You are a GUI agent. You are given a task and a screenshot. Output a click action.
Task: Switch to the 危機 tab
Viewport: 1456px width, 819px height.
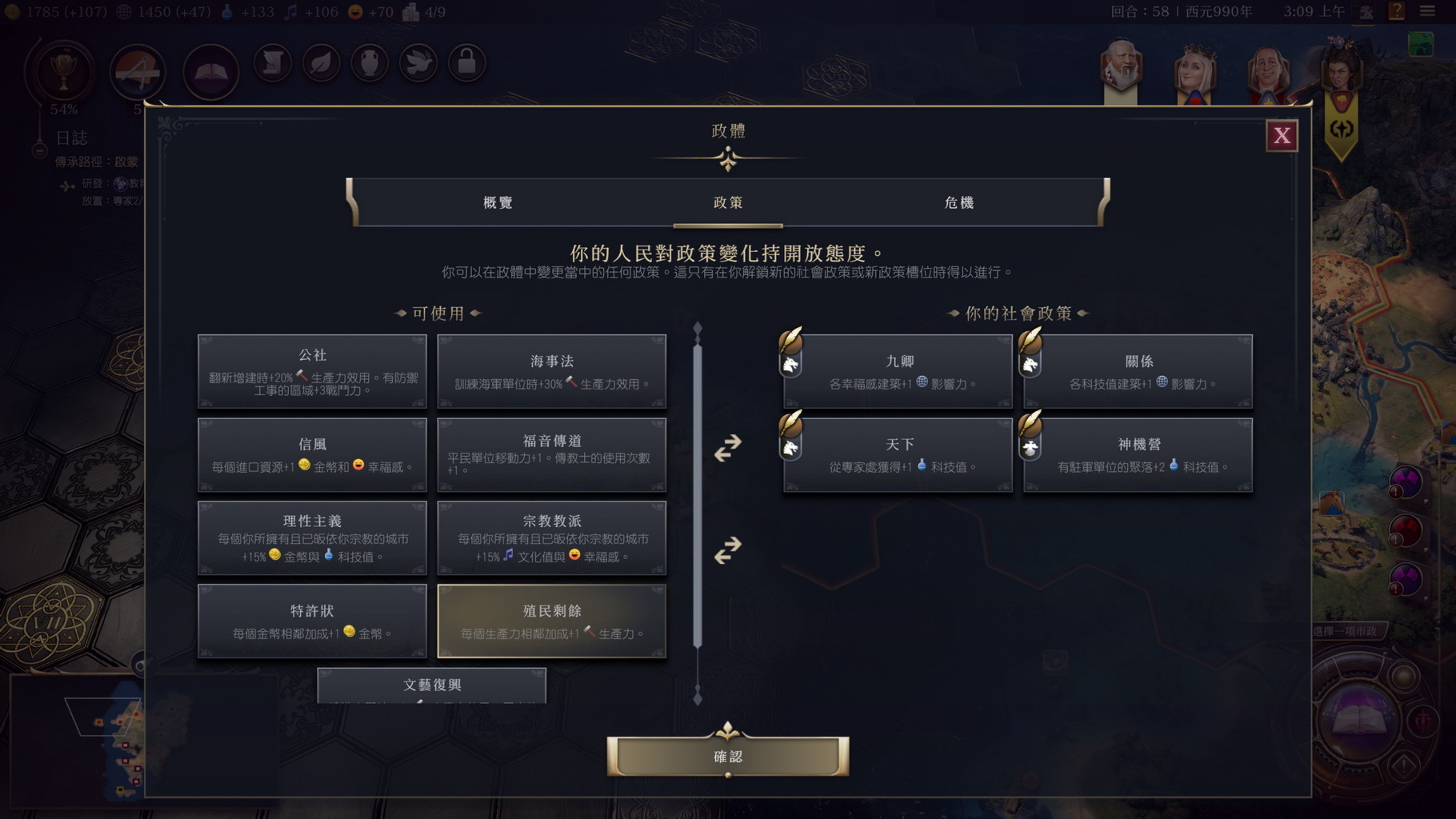958,203
